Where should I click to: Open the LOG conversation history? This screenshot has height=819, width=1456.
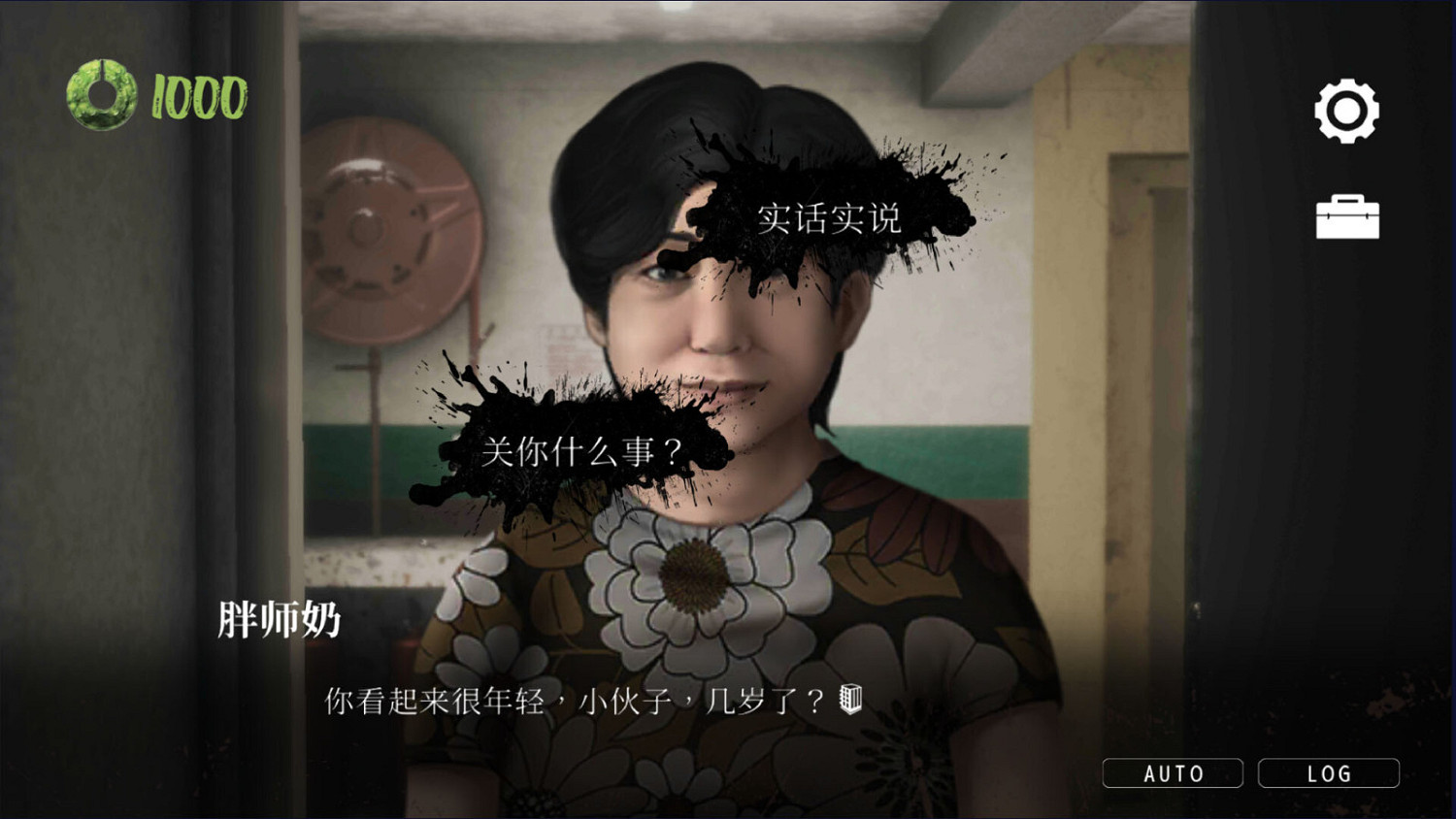1329,772
